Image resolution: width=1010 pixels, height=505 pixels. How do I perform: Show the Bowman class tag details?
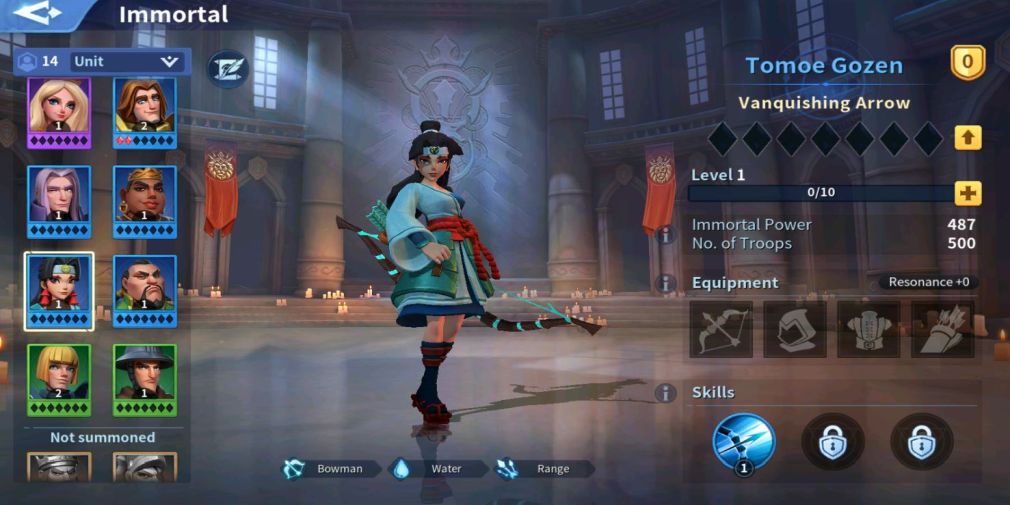click(x=331, y=468)
